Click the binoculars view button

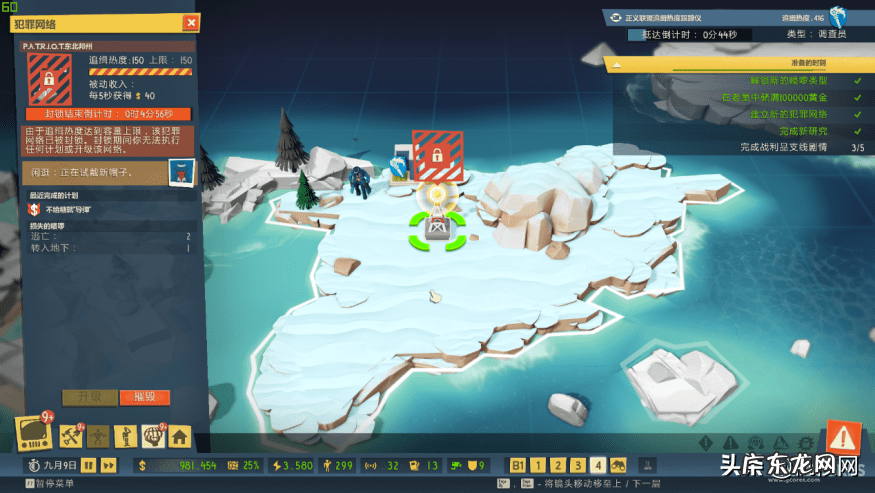click(619, 465)
